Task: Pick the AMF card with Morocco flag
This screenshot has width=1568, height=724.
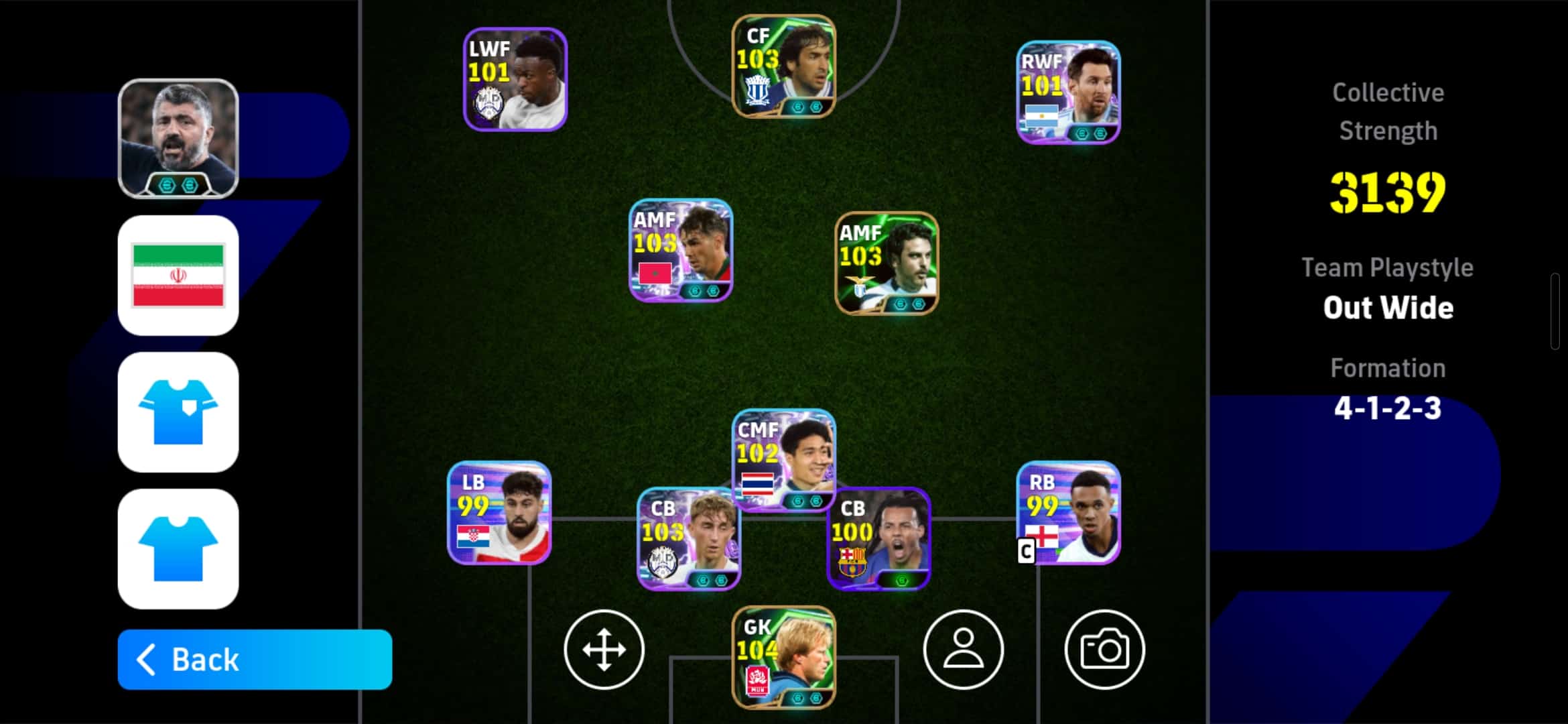Action: coord(681,250)
